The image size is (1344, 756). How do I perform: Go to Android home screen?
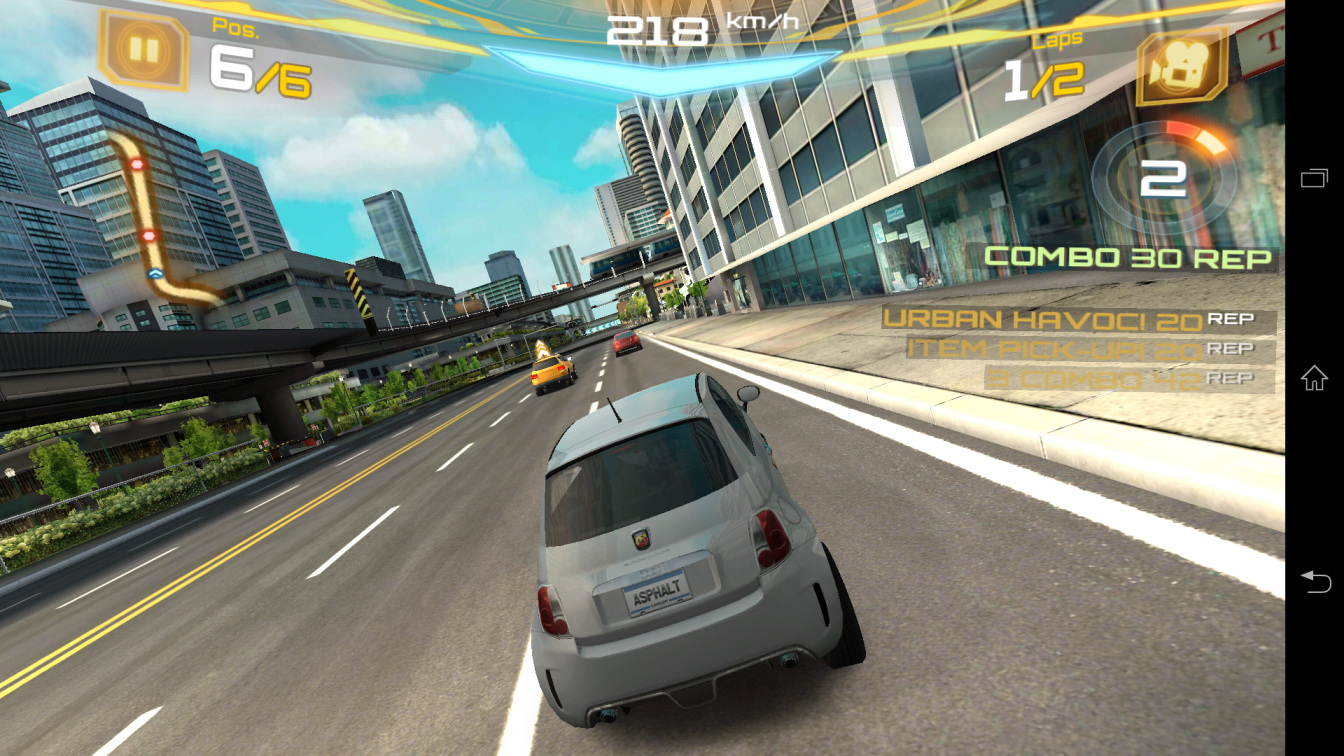(1314, 378)
